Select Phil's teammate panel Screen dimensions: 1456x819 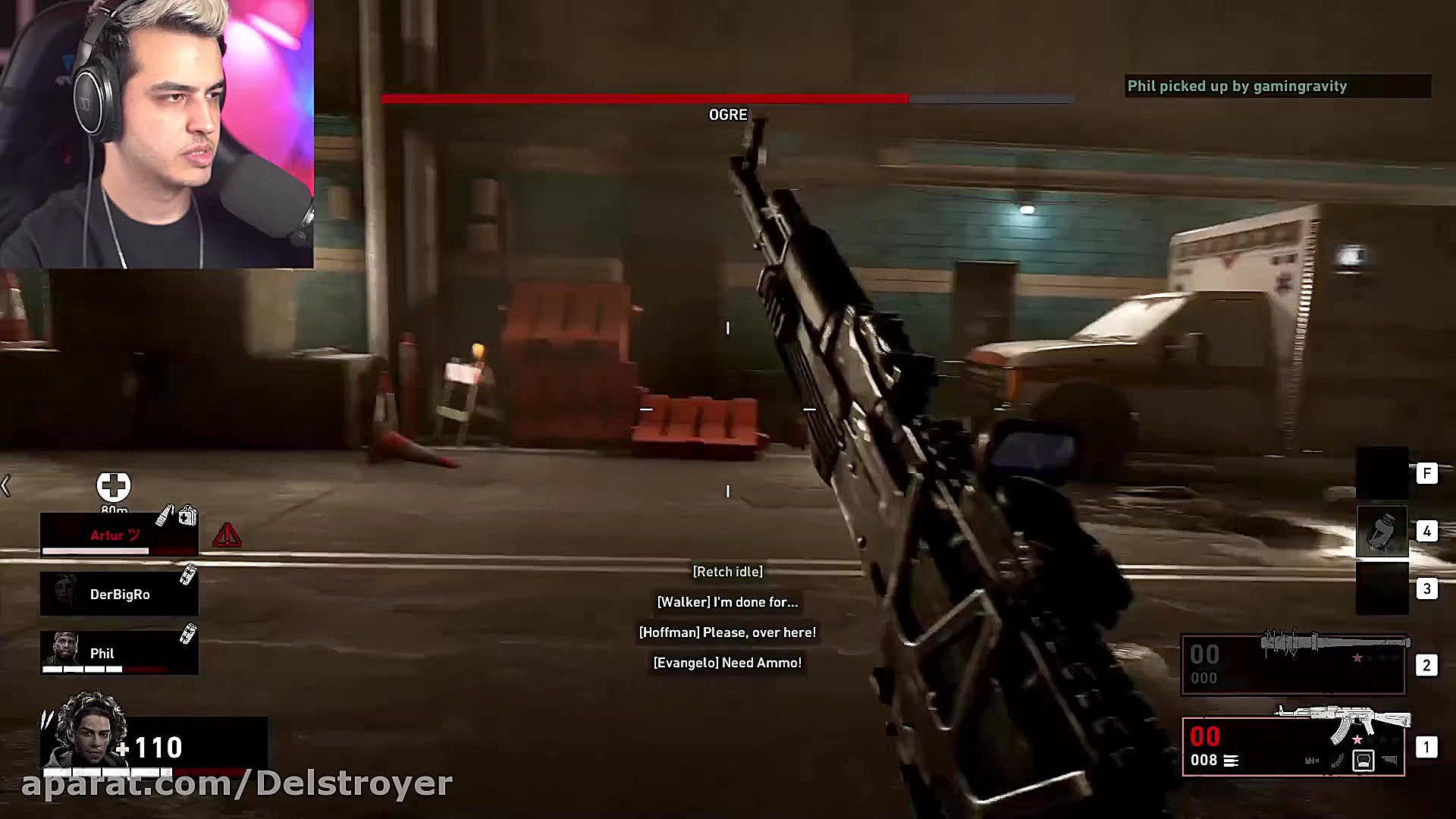[x=119, y=653]
